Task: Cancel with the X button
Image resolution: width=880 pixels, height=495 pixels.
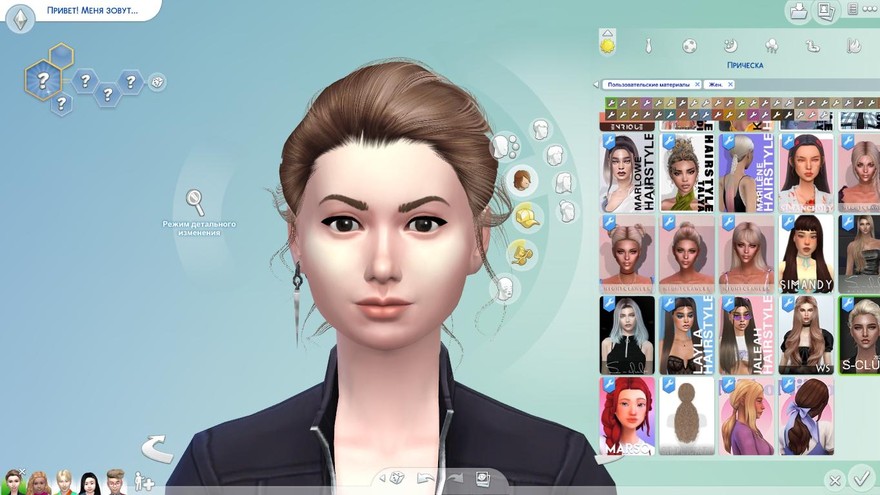Action: pyautogui.click(x=834, y=481)
